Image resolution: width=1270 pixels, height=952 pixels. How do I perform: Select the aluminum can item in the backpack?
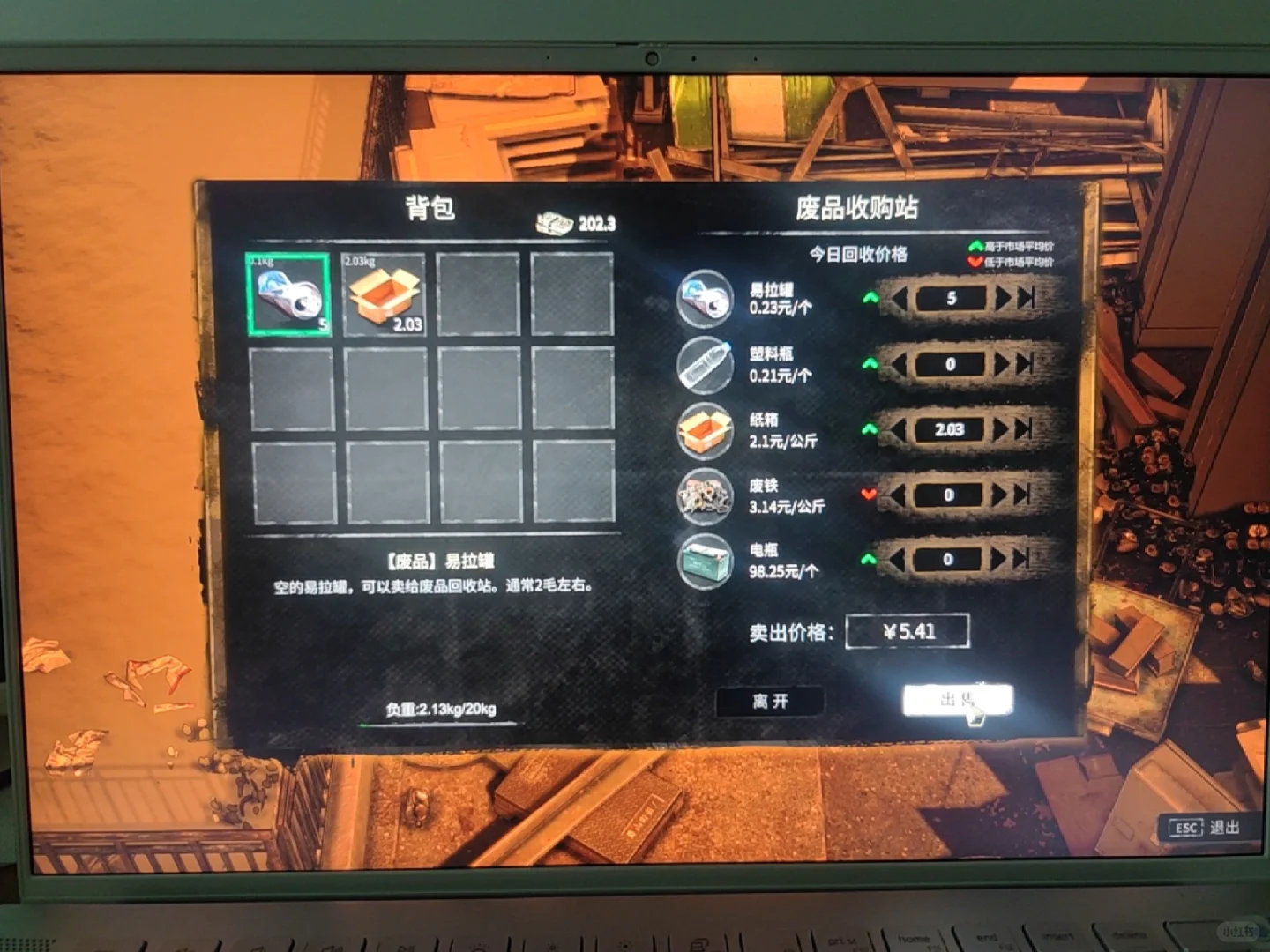tap(291, 295)
